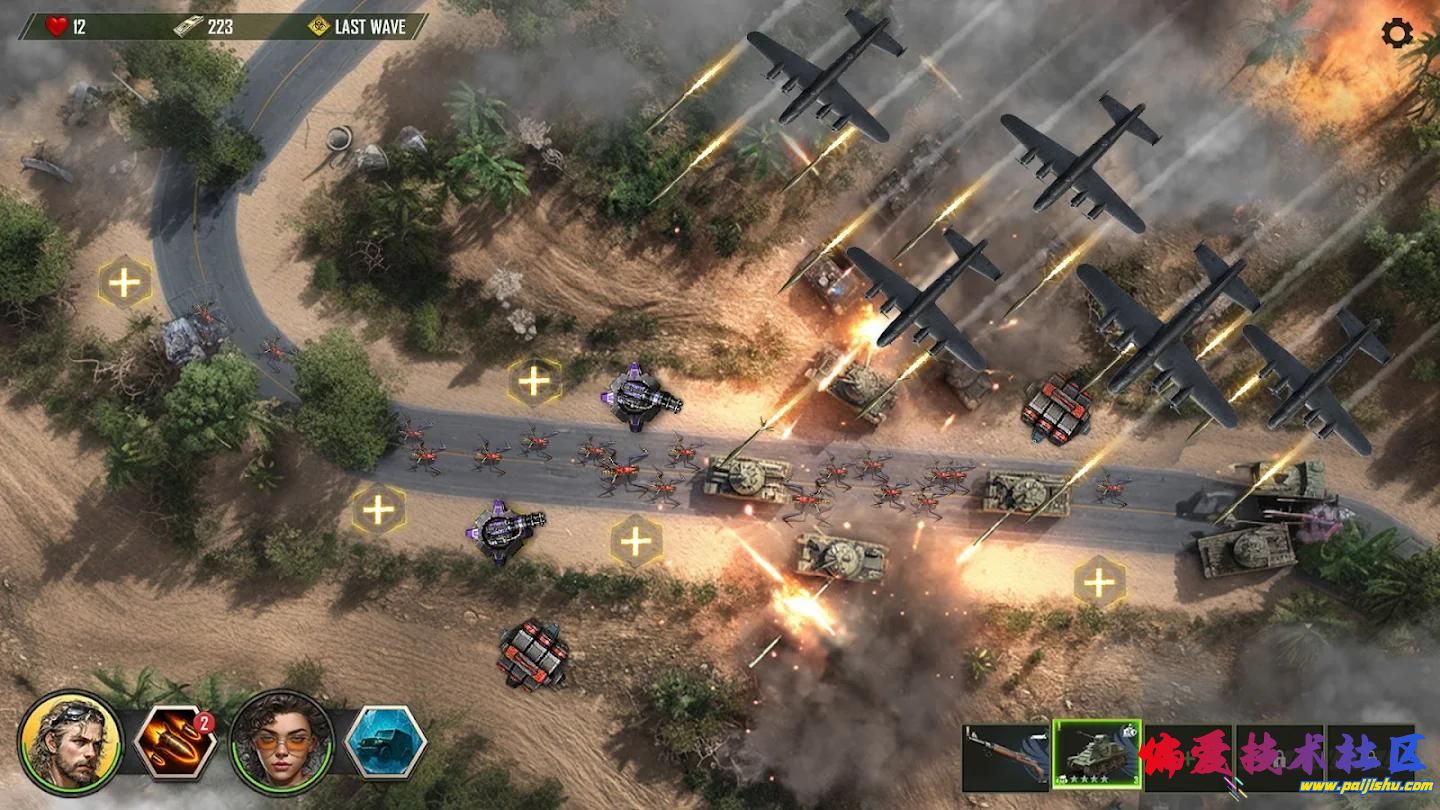Screen dimensions: 1440x810
Task: Open the settings gear menu
Action: click(1396, 33)
